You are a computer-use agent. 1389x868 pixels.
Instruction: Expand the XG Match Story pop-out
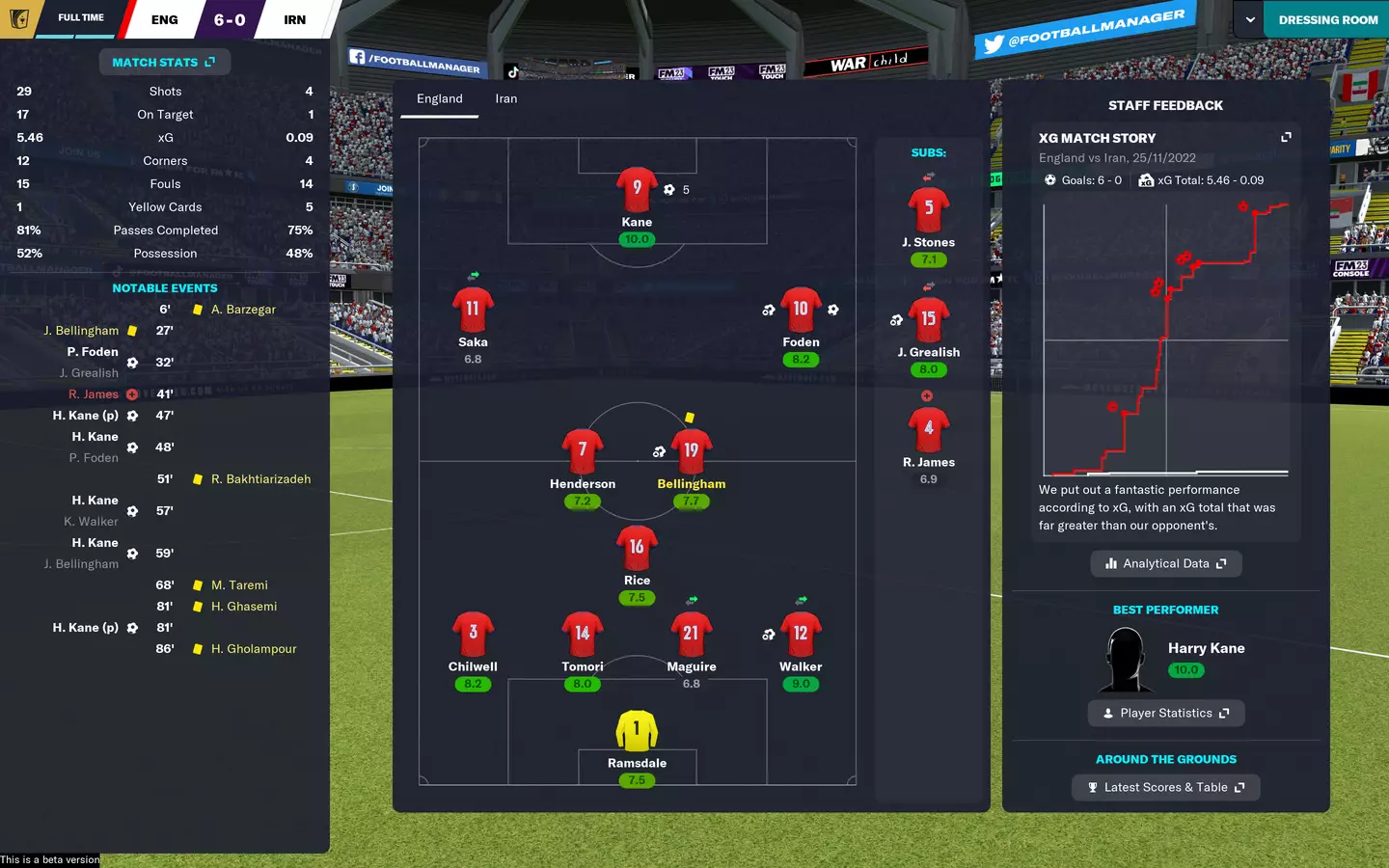1286,137
